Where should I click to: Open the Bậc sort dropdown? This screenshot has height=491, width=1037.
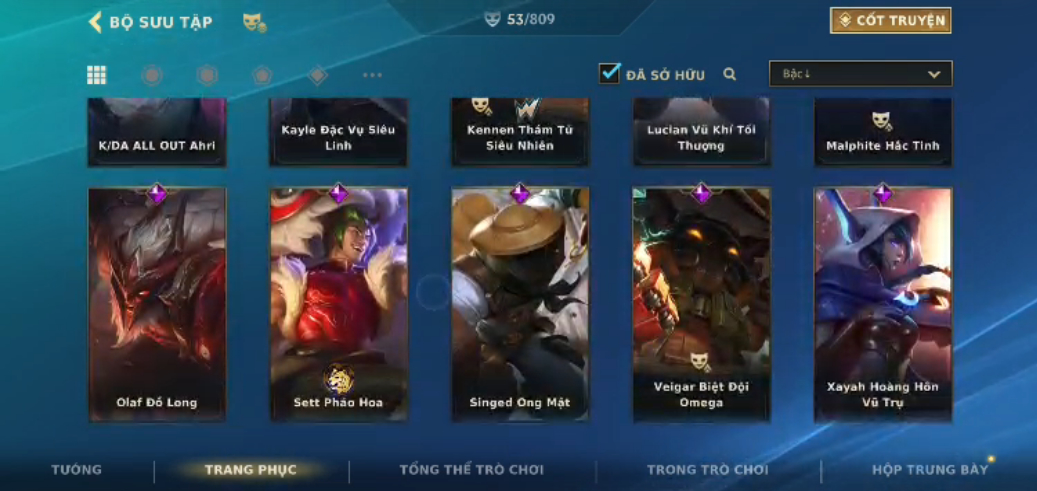(860, 74)
